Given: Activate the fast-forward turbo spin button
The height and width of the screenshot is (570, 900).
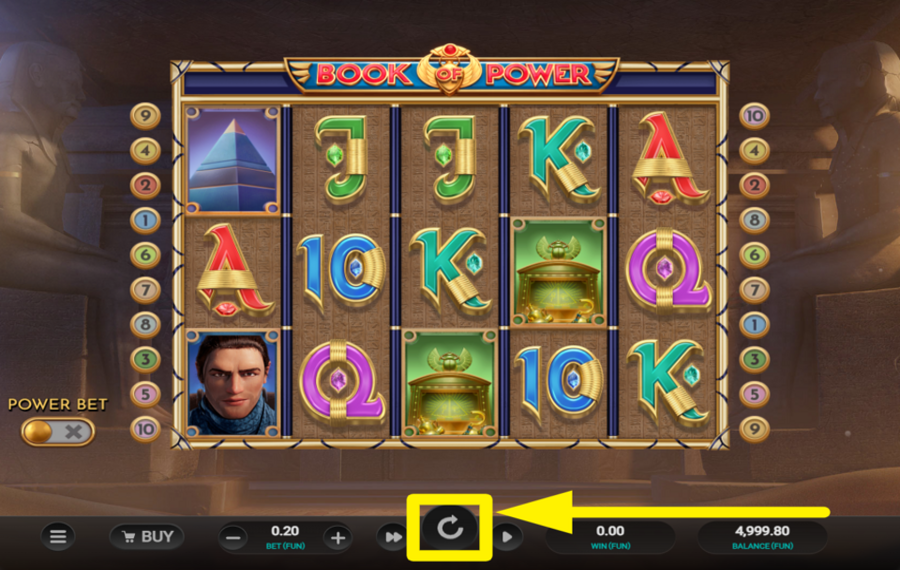Looking at the screenshot, I should [x=390, y=537].
